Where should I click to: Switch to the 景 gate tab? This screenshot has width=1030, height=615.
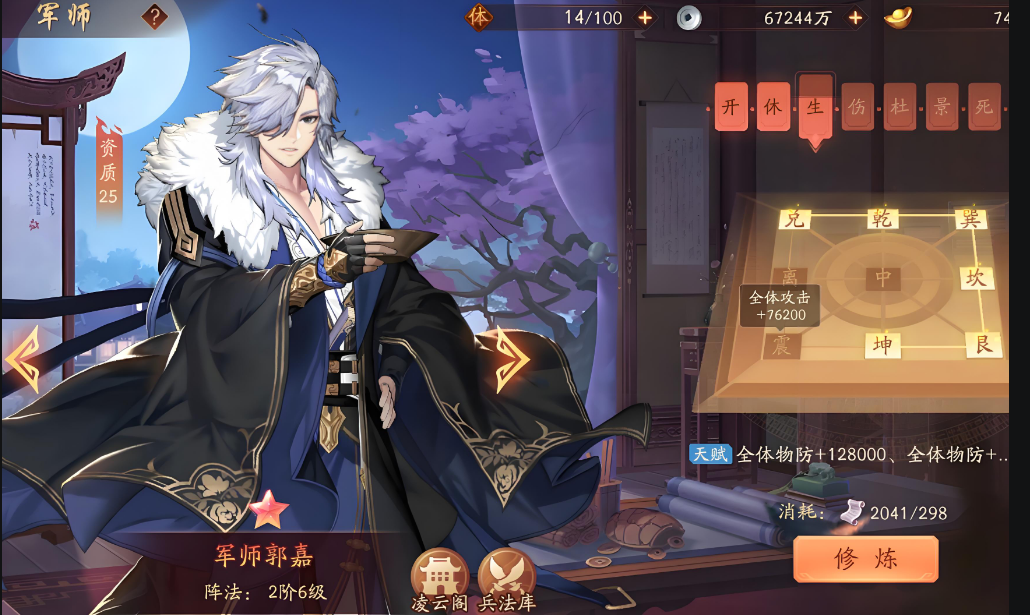[942, 107]
